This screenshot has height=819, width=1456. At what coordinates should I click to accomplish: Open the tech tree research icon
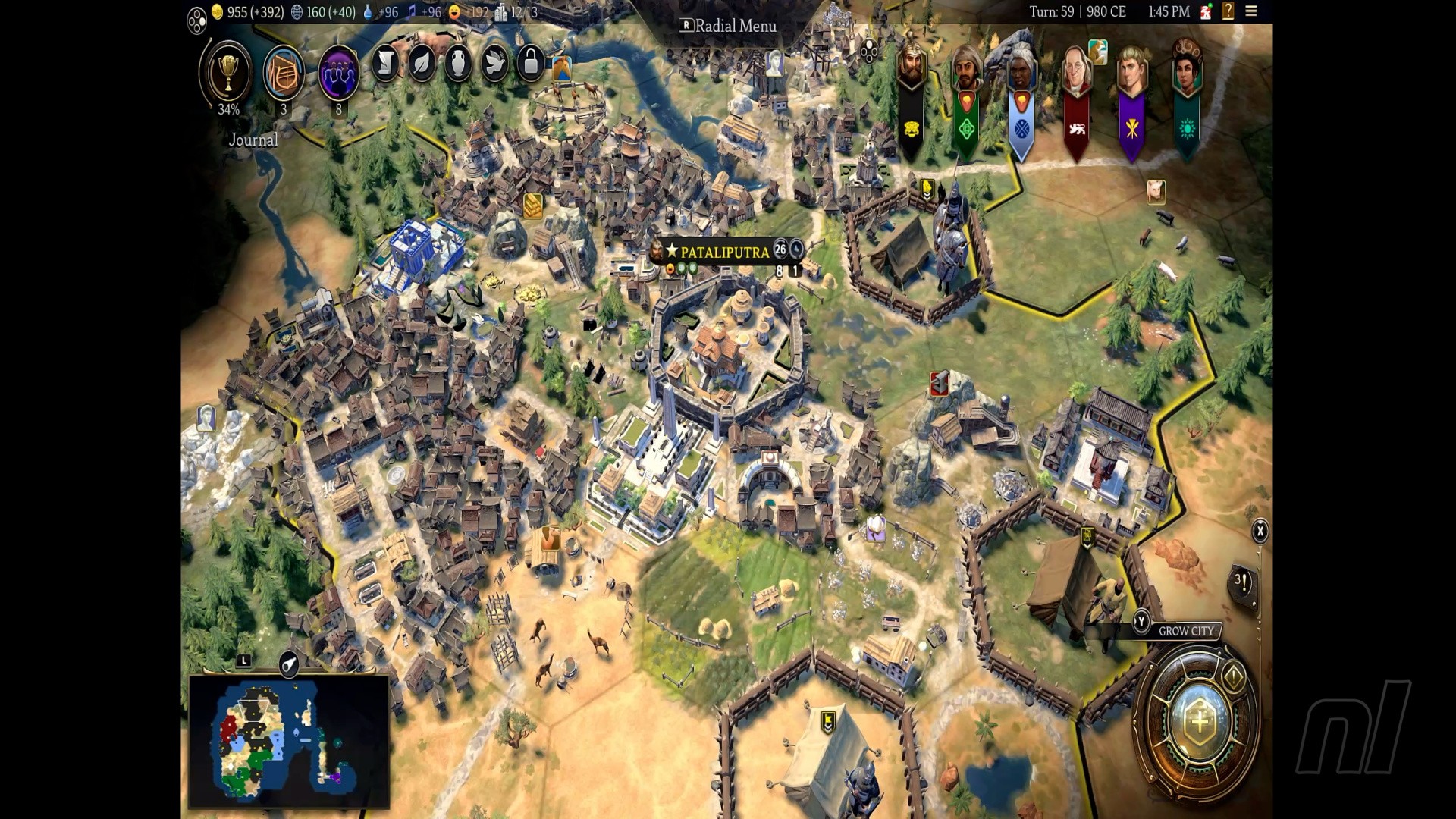click(284, 74)
